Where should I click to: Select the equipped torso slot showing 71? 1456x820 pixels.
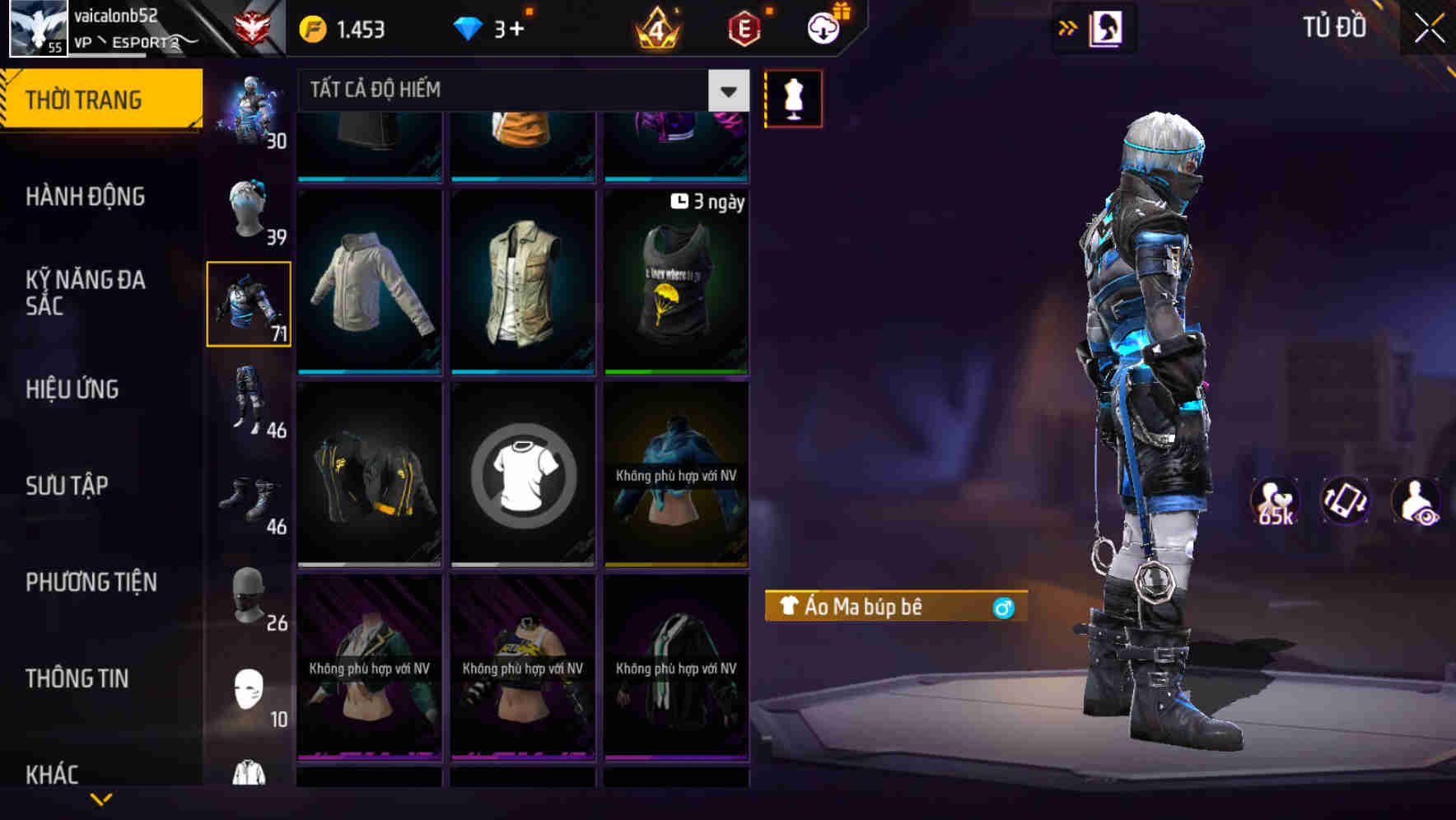(x=249, y=303)
